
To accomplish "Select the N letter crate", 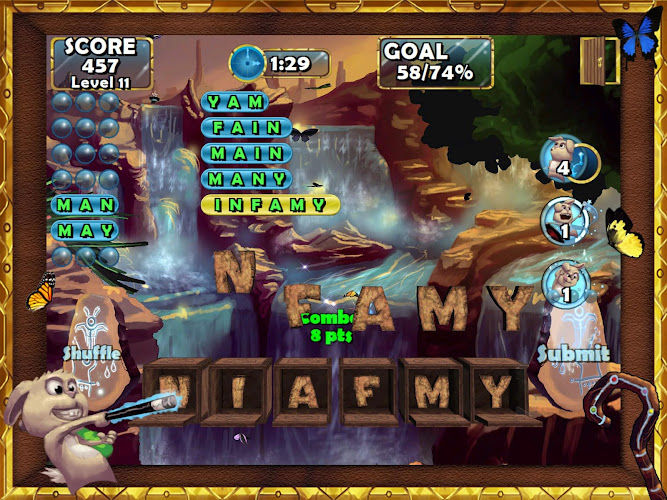I will pos(178,391).
